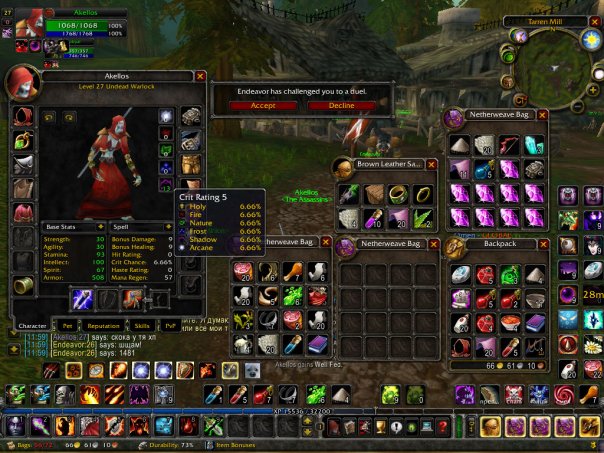Accept the duel from Endeavor
The image size is (604, 453).
point(263,105)
